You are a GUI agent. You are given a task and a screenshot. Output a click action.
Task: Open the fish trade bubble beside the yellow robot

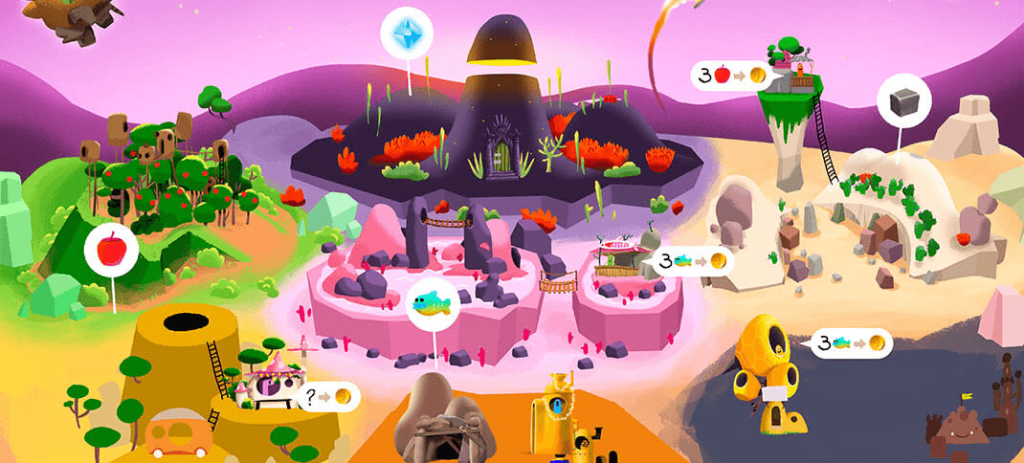click(x=849, y=344)
